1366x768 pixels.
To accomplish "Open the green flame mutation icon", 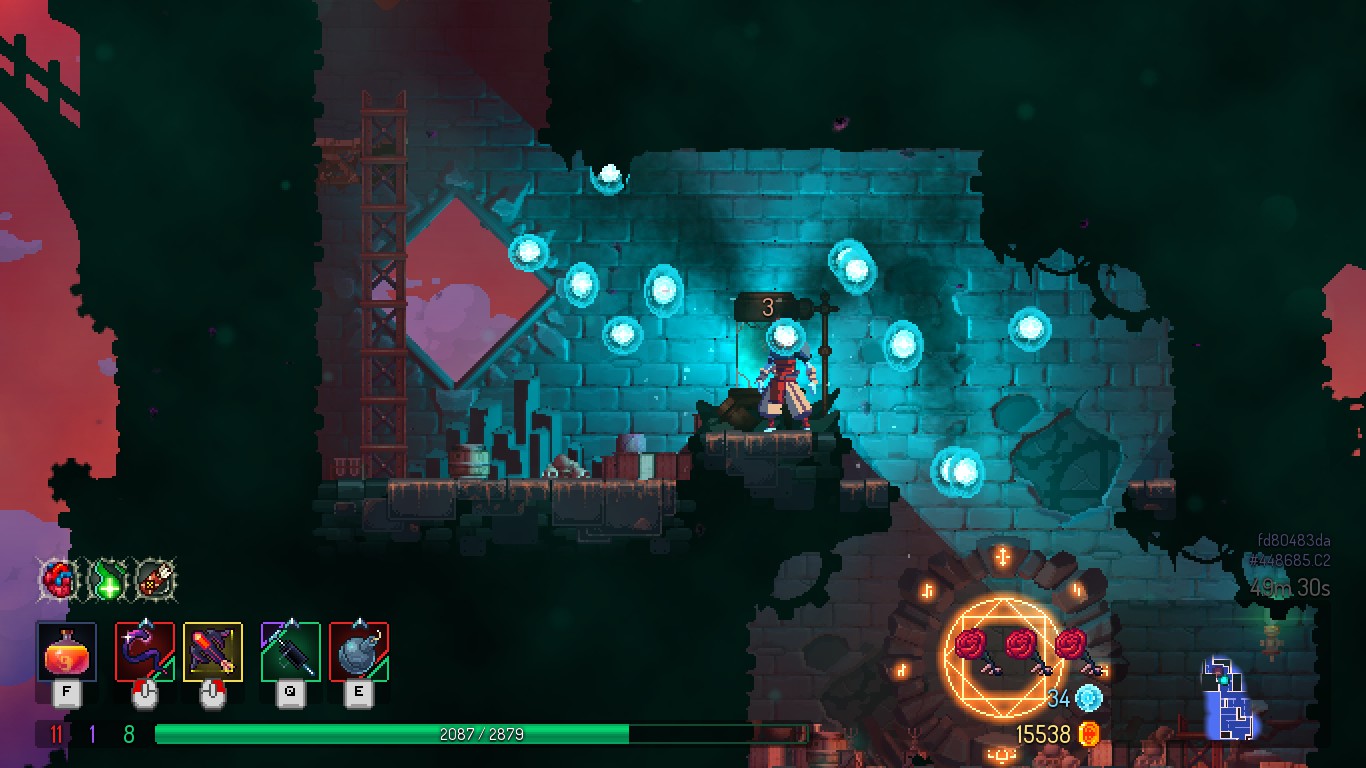I will tap(108, 581).
